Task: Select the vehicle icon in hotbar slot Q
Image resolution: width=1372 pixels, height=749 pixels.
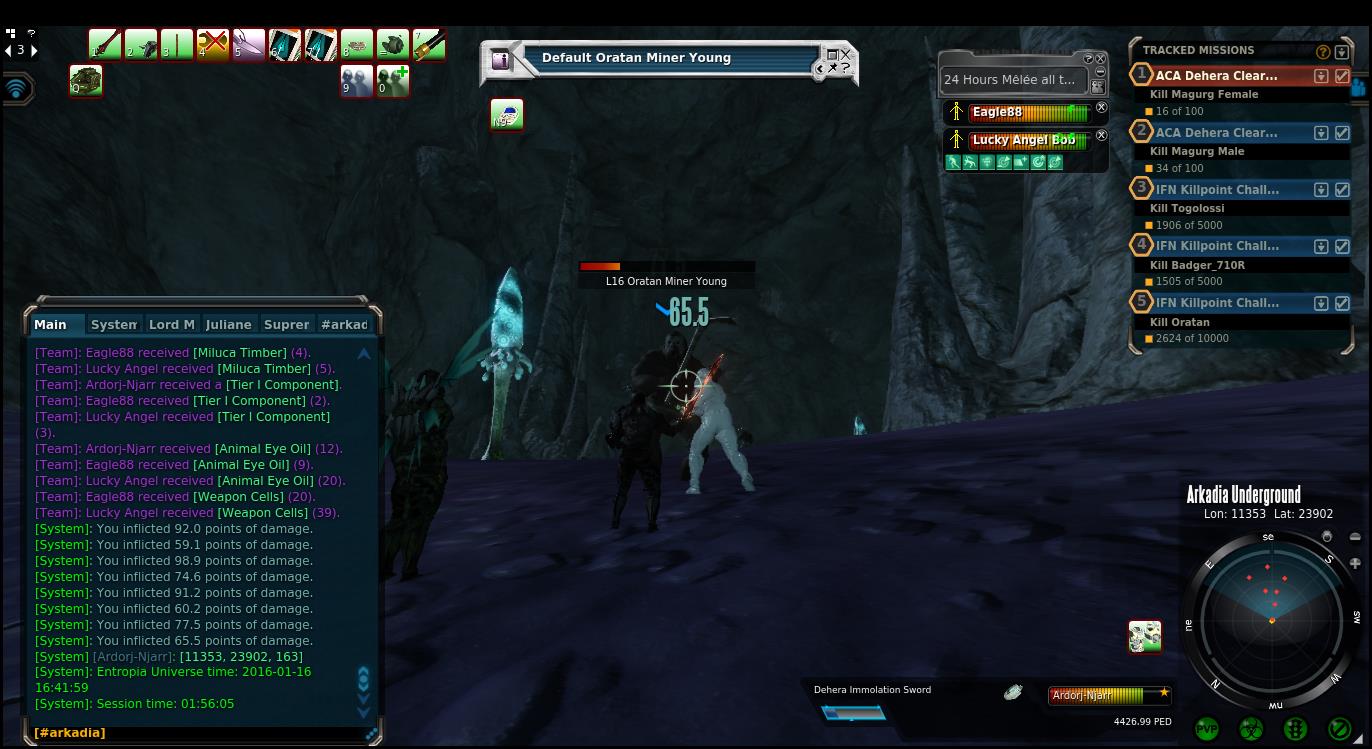Action: (x=86, y=80)
